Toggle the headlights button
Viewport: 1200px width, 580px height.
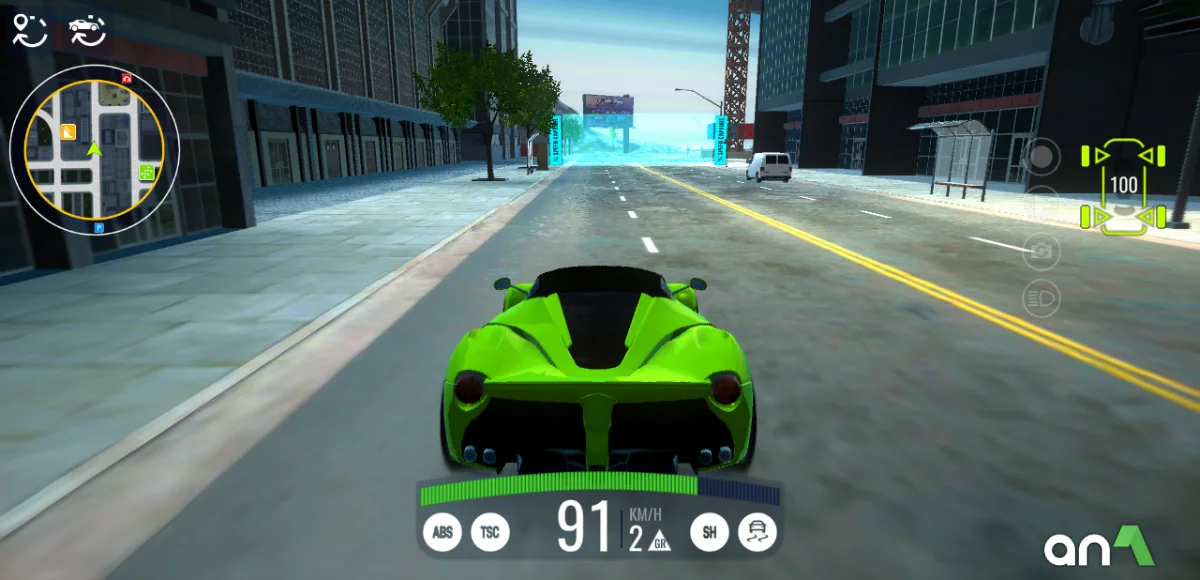tap(1041, 298)
